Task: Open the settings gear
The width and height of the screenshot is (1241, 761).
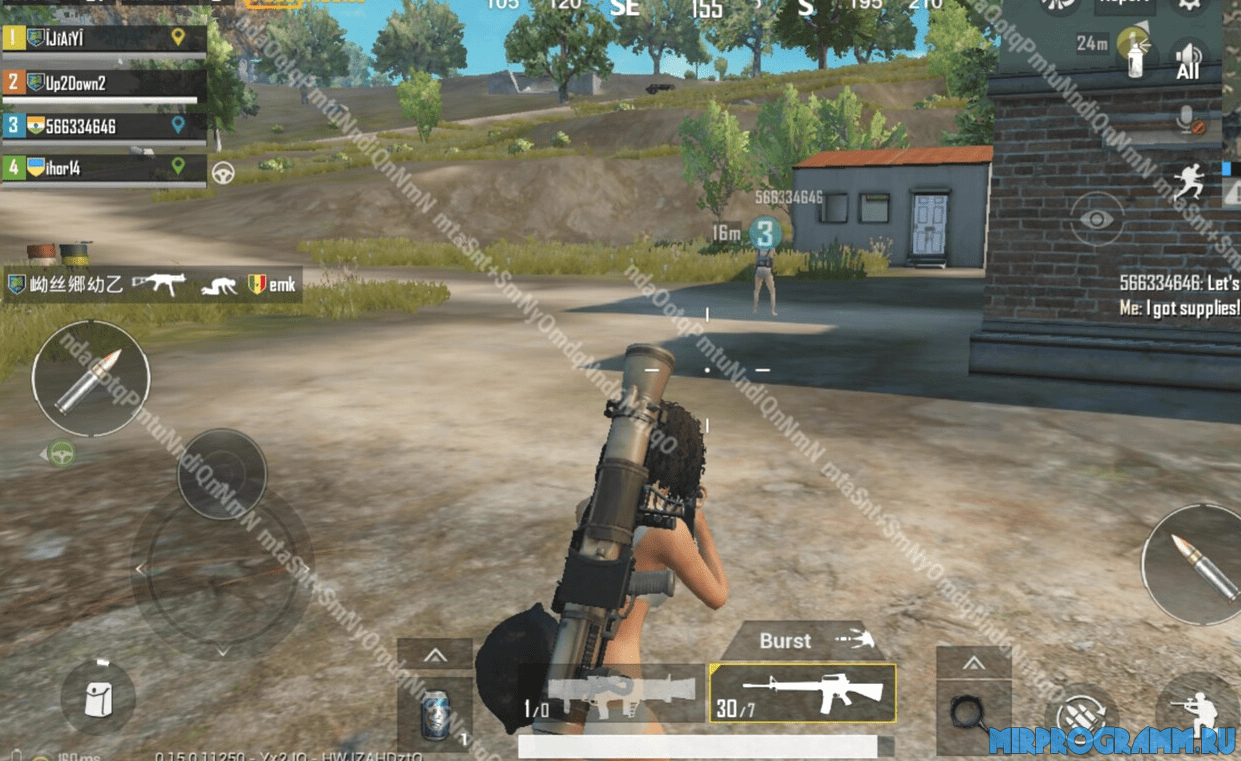Action: click(x=1188, y=5)
